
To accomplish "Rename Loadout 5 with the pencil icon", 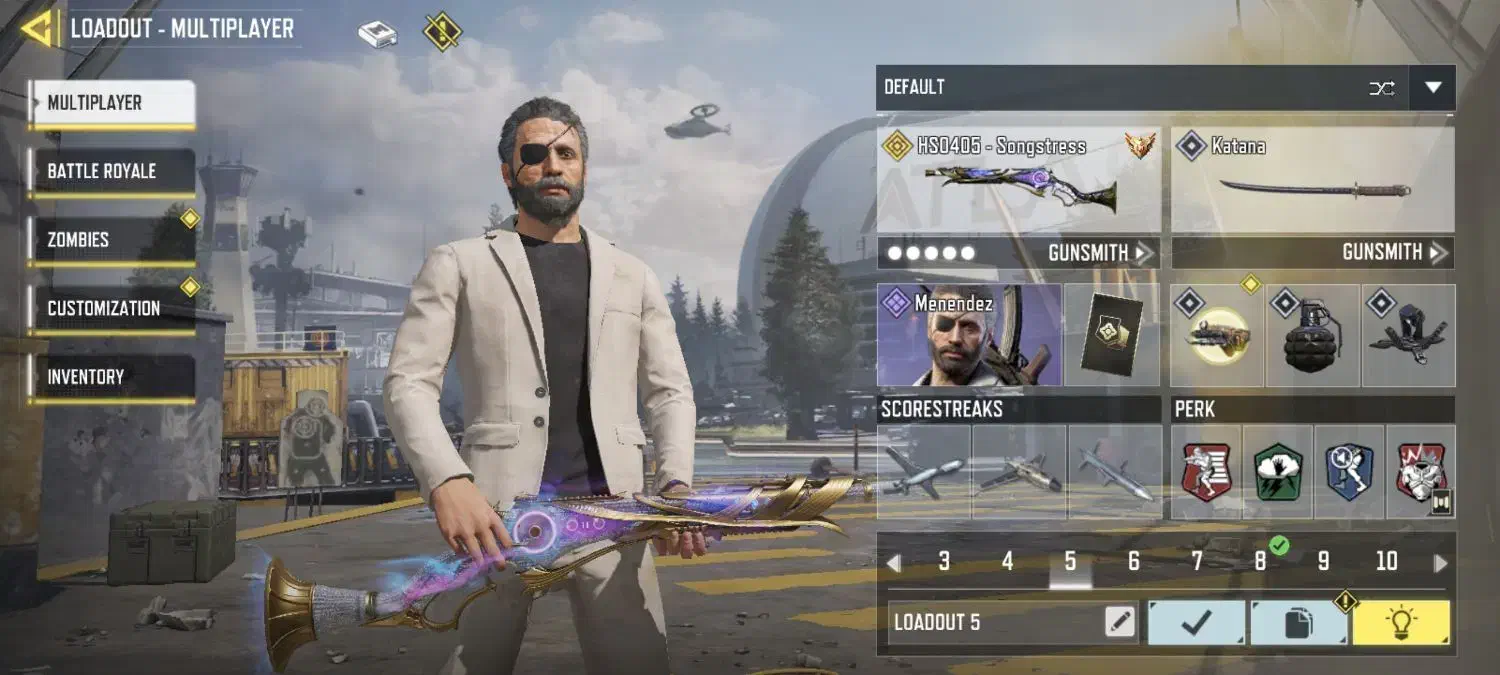I will 1120,622.
